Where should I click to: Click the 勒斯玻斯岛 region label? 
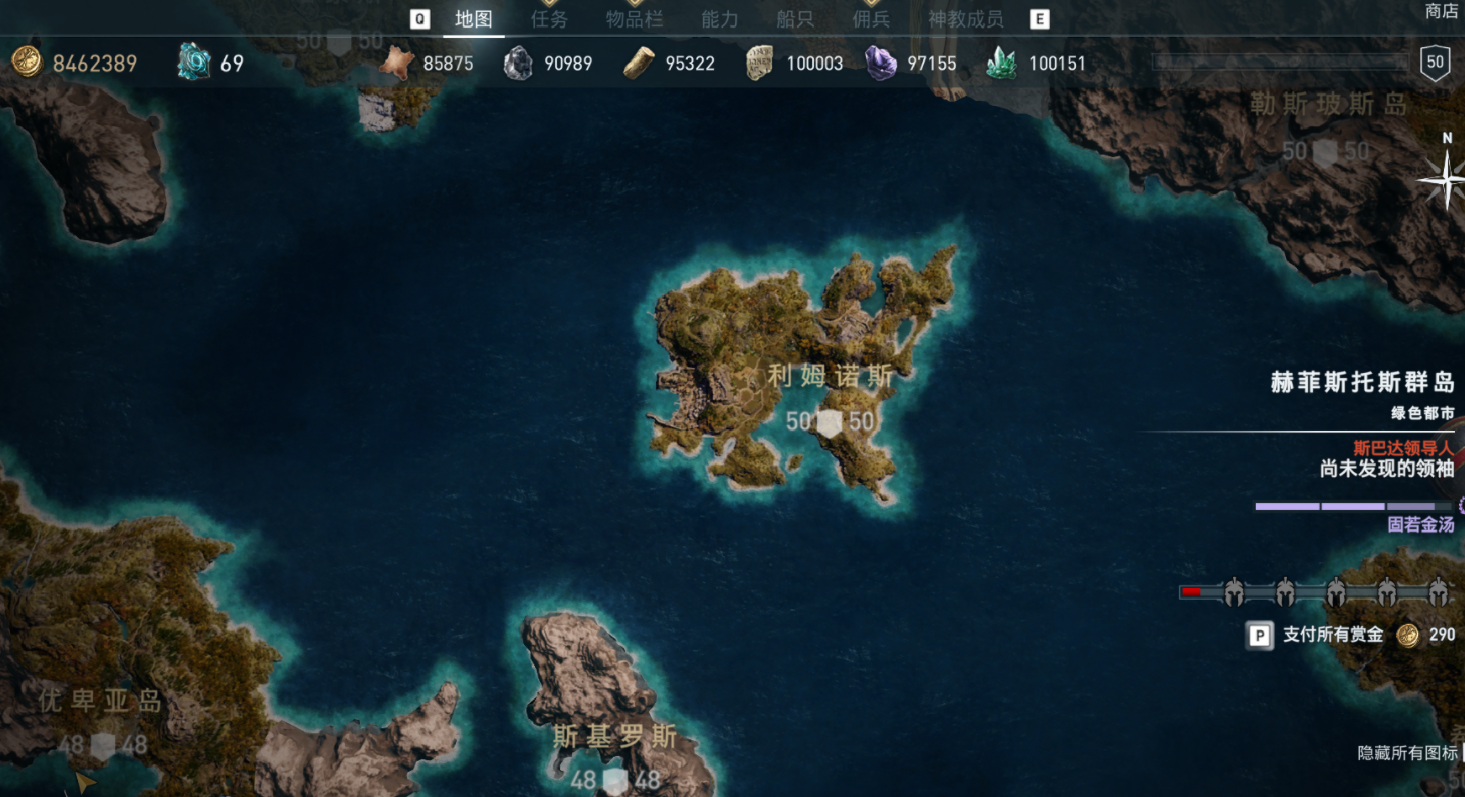(x=1328, y=104)
